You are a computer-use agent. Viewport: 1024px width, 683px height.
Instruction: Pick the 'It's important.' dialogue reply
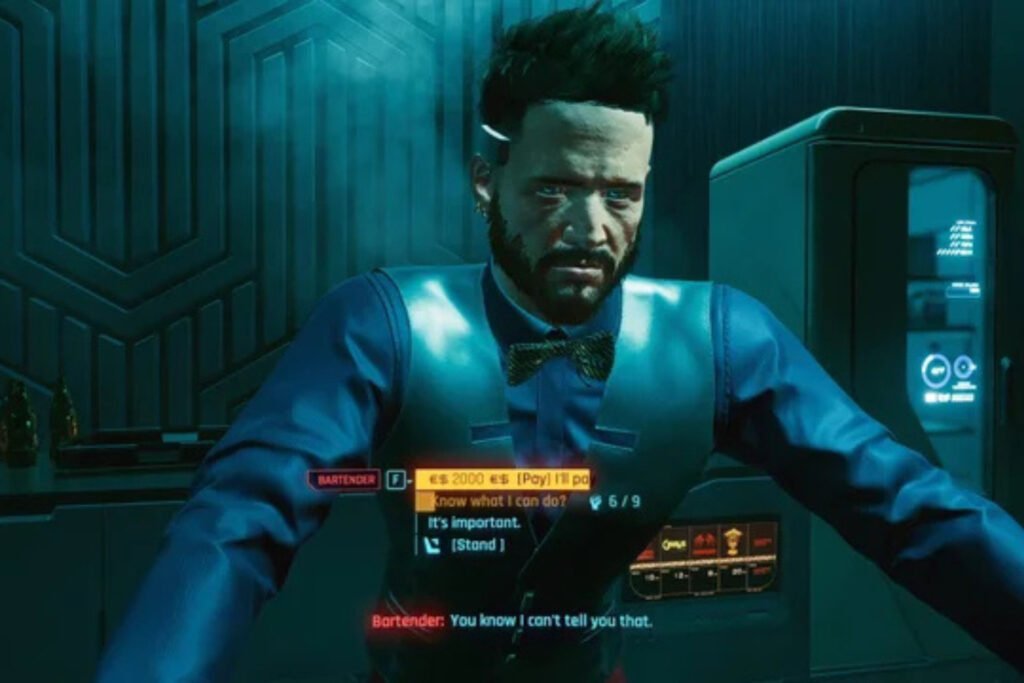pos(474,523)
